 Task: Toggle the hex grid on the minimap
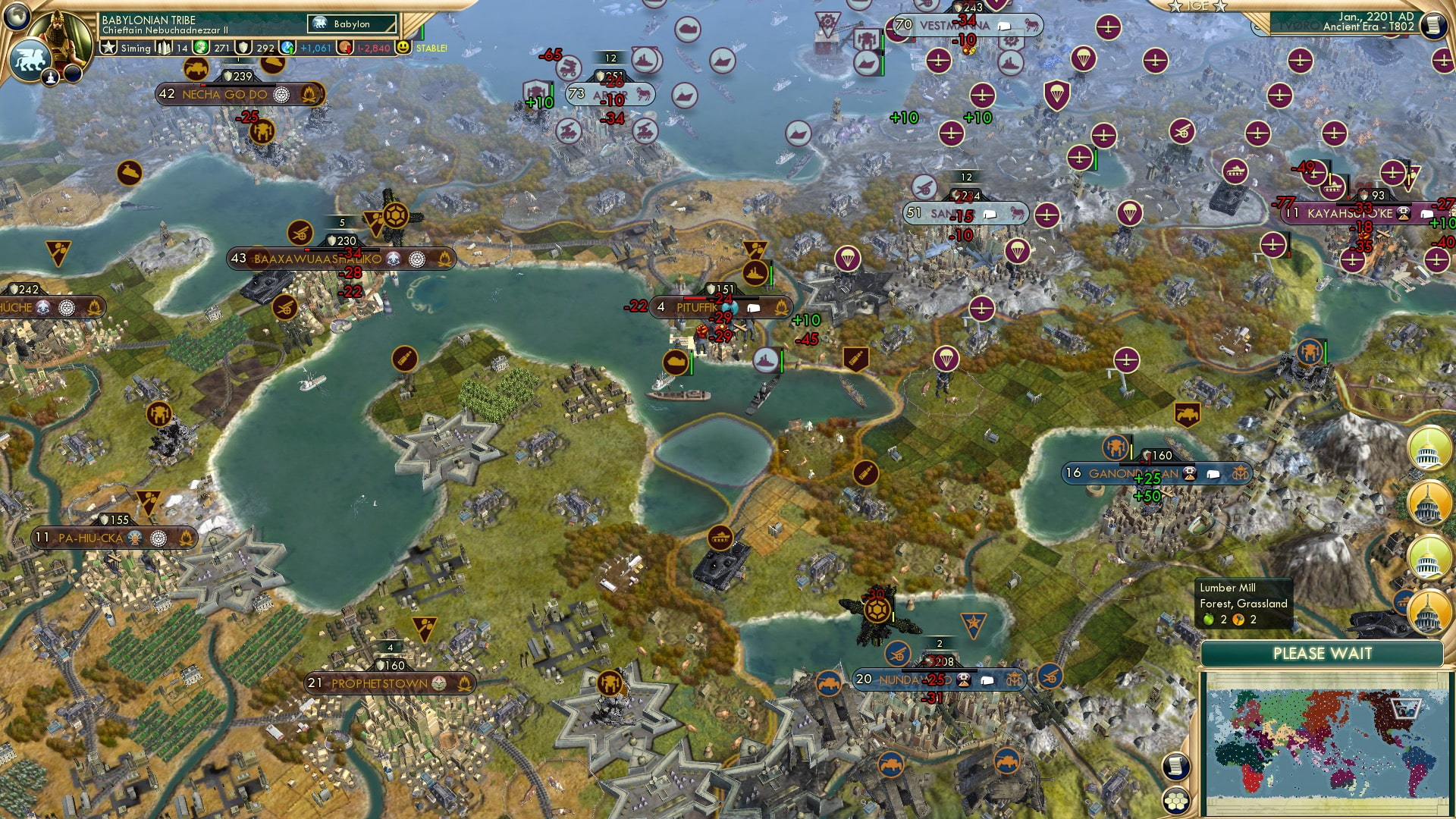point(1176,801)
